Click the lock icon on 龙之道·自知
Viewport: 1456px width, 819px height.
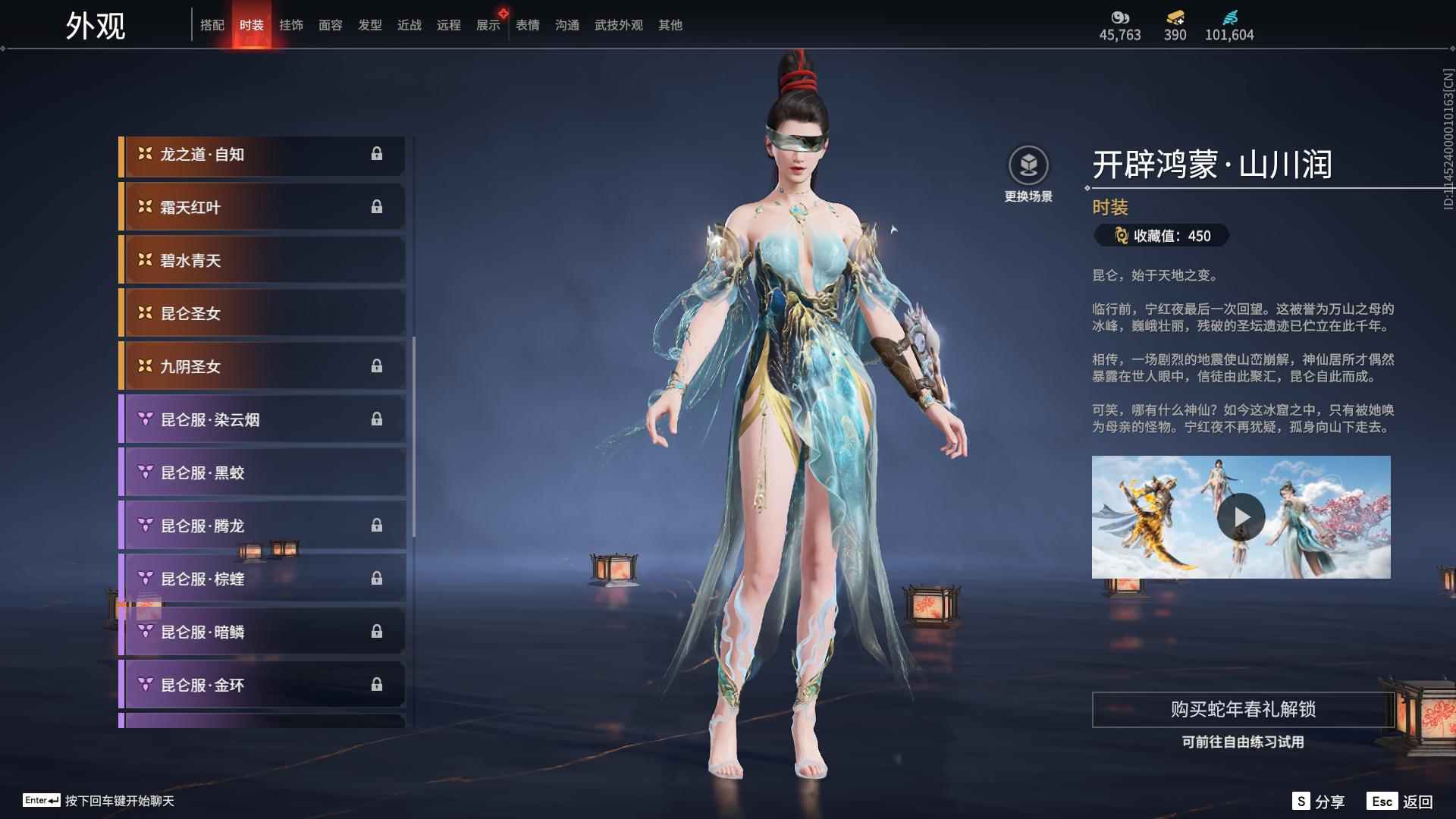pyautogui.click(x=378, y=155)
